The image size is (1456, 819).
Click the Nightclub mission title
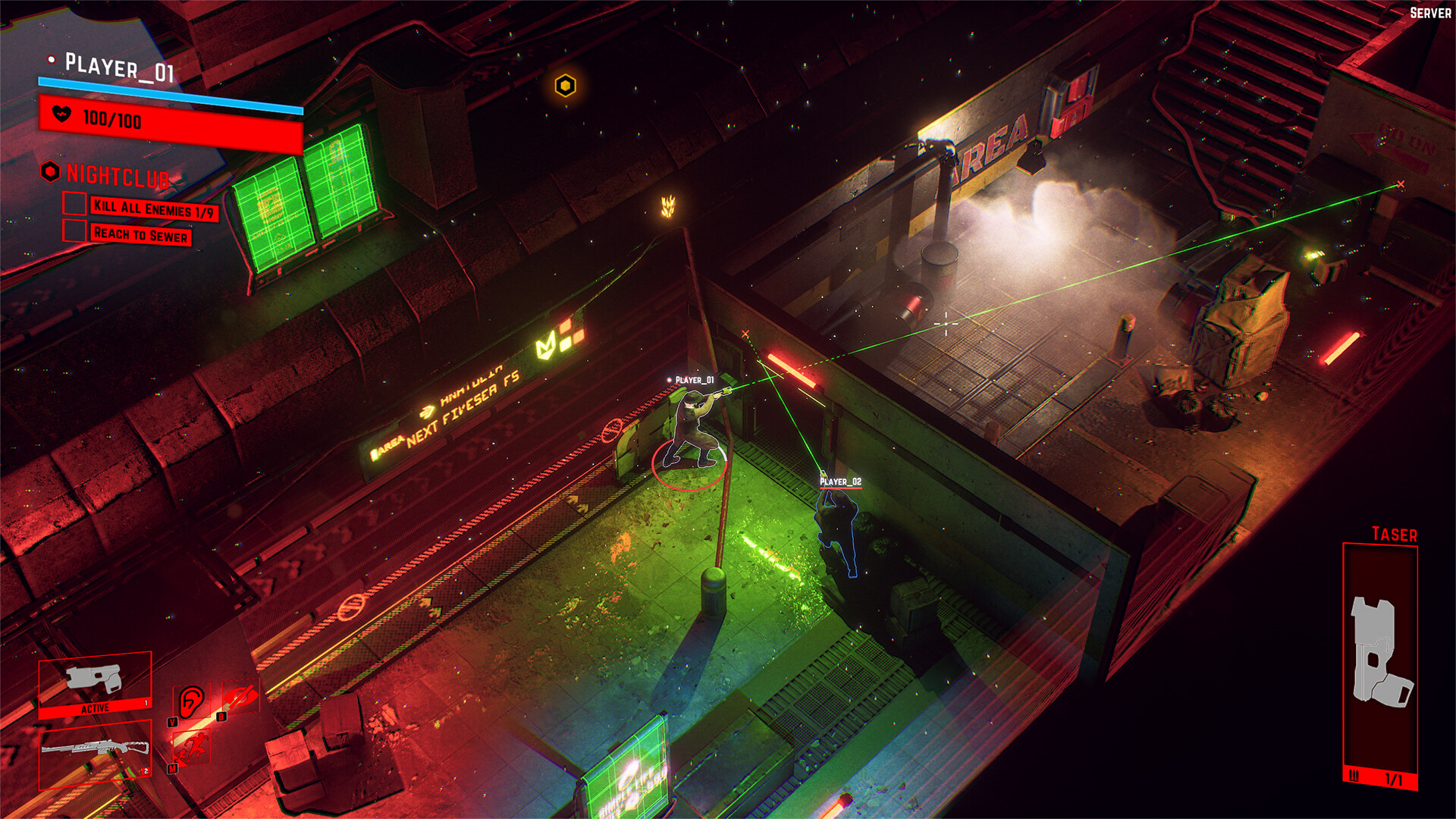[x=118, y=176]
